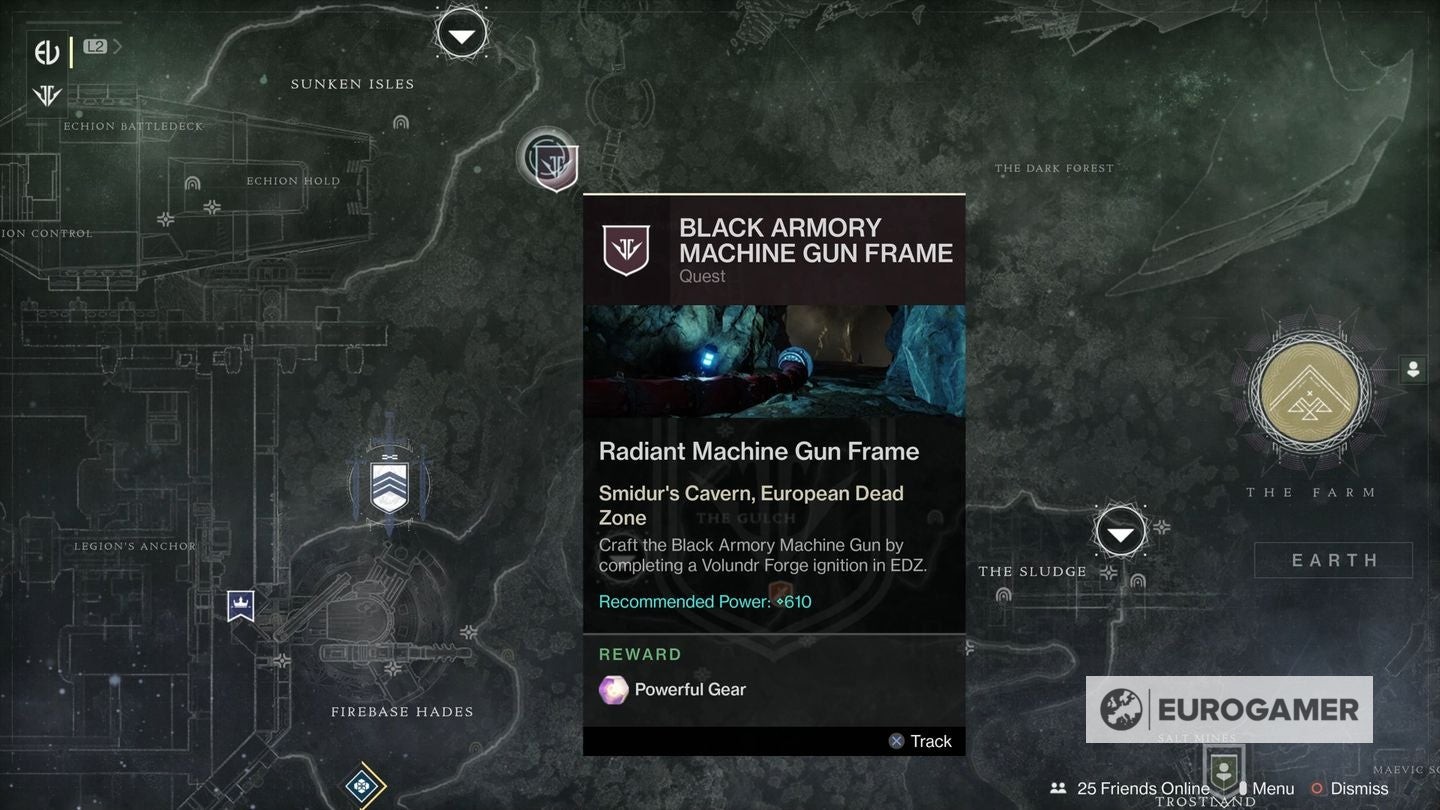Select the Echion Hold lost sector marker
1440x810 pixels.
coord(192,184)
